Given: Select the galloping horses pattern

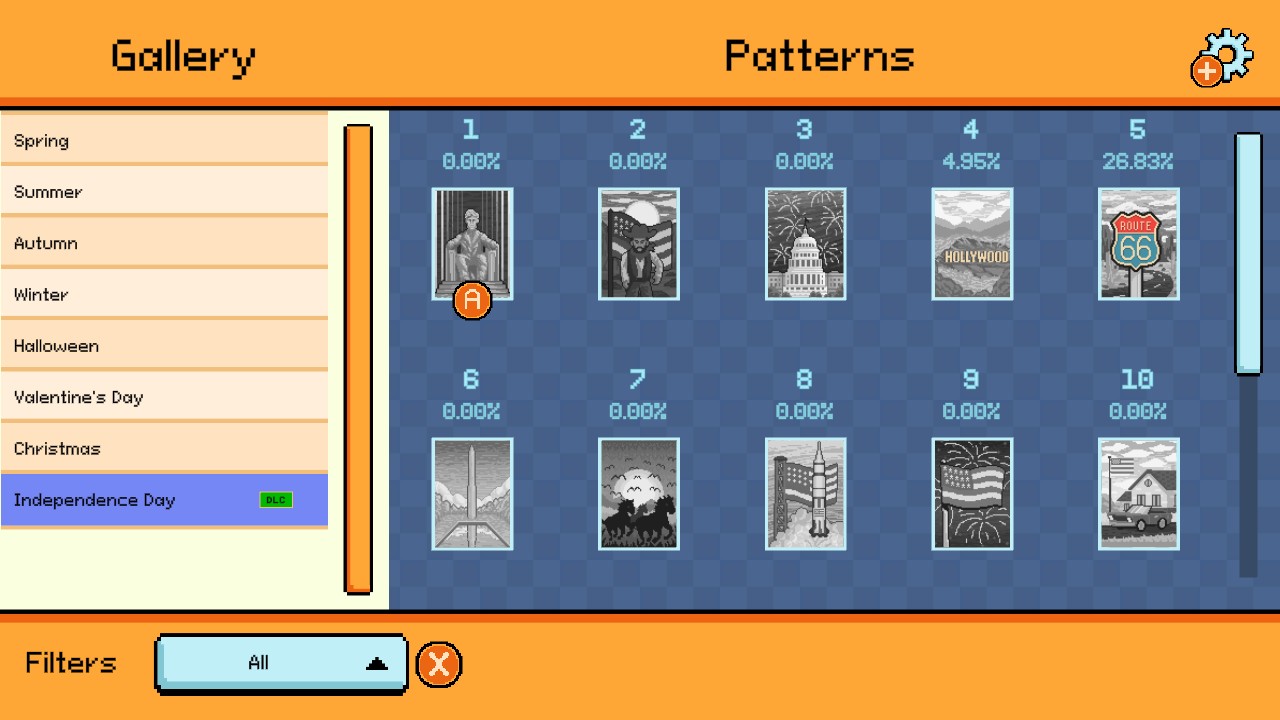Looking at the screenshot, I should [x=638, y=493].
